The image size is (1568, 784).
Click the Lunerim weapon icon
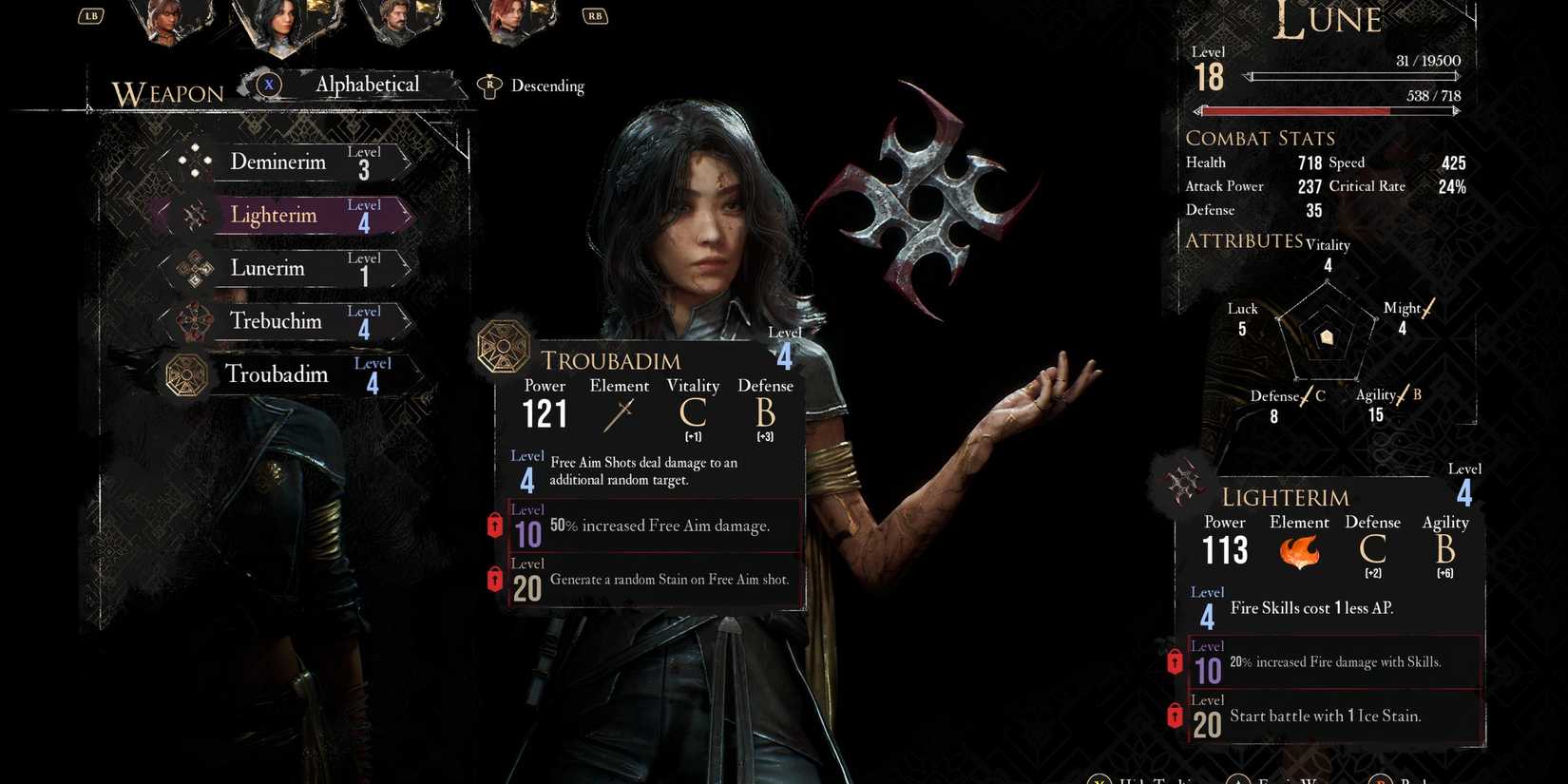pos(195,267)
